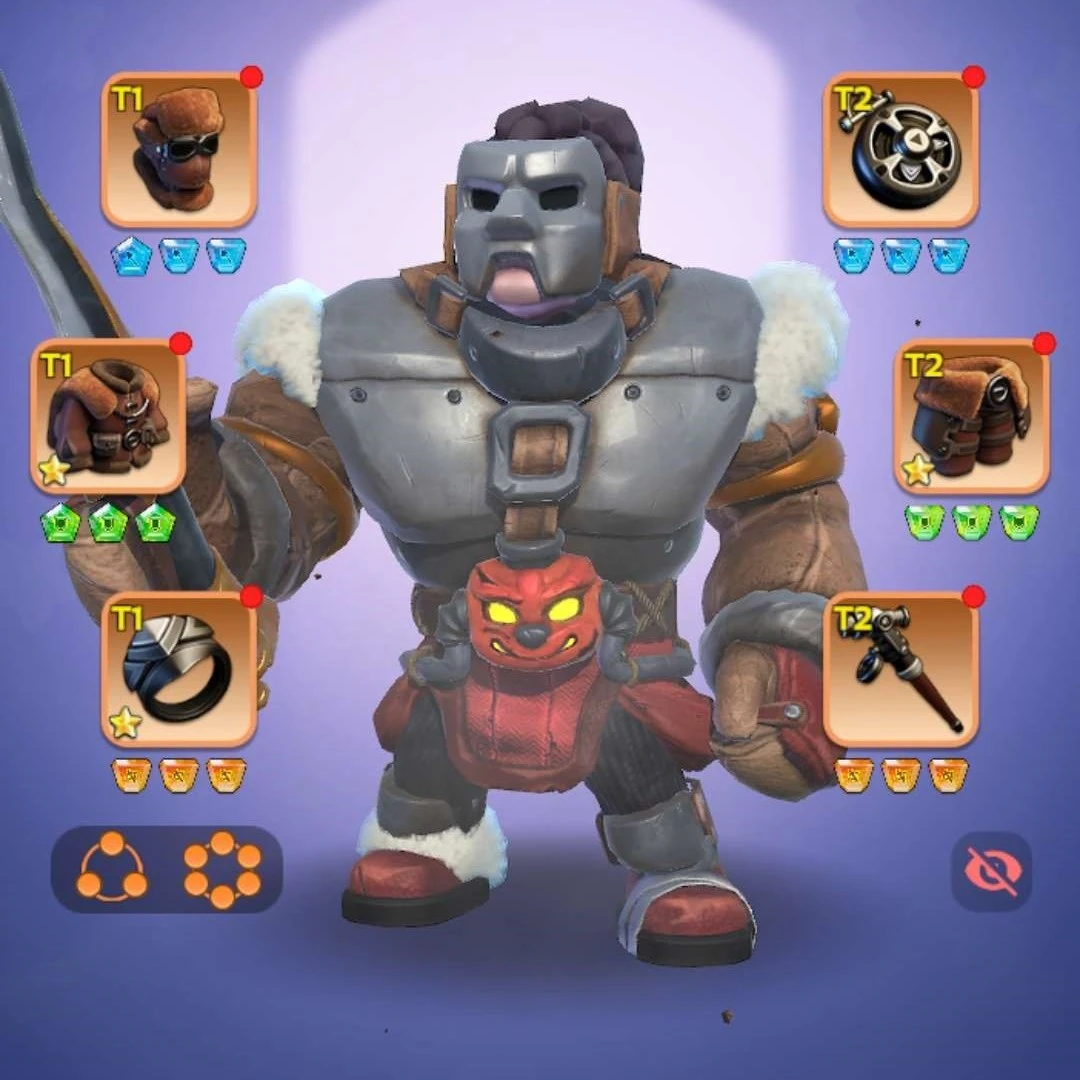Pick the T2 hammer staff weapon slot
The image size is (1080, 1080).
point(900,669)
